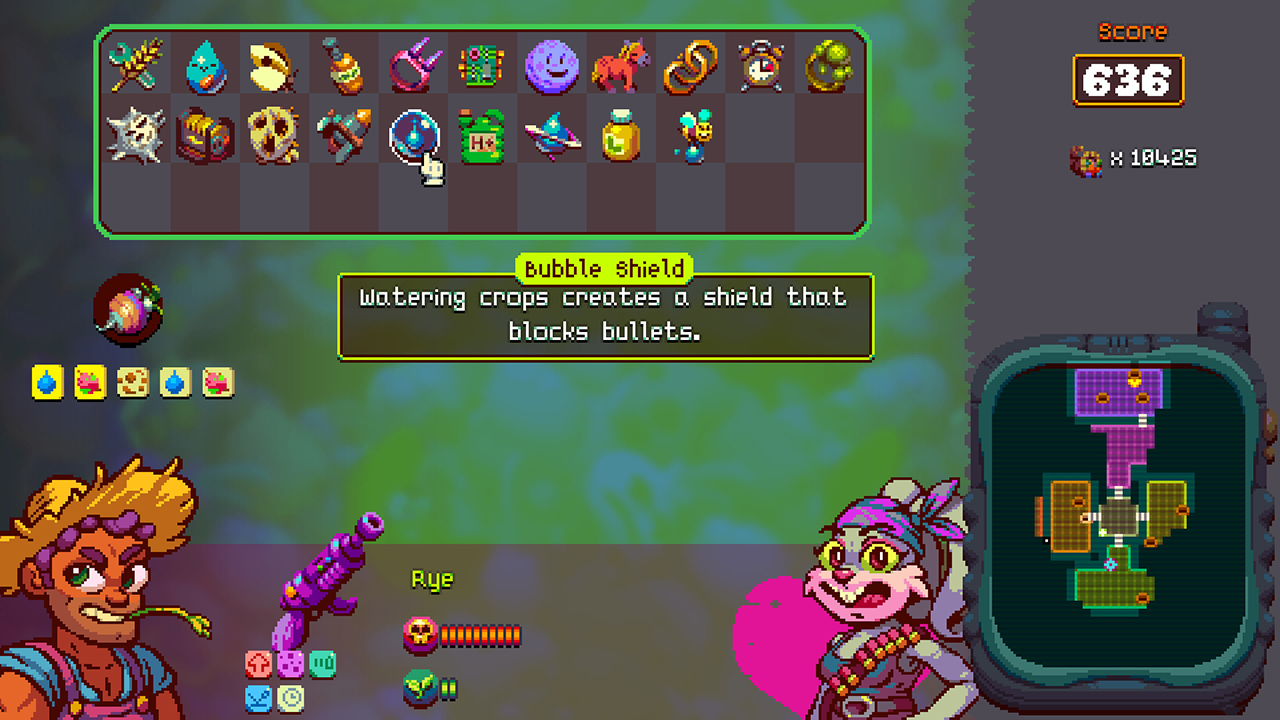Select the red horse item
The height and width of the screenshot is (720, 1280).
[622, 66]
